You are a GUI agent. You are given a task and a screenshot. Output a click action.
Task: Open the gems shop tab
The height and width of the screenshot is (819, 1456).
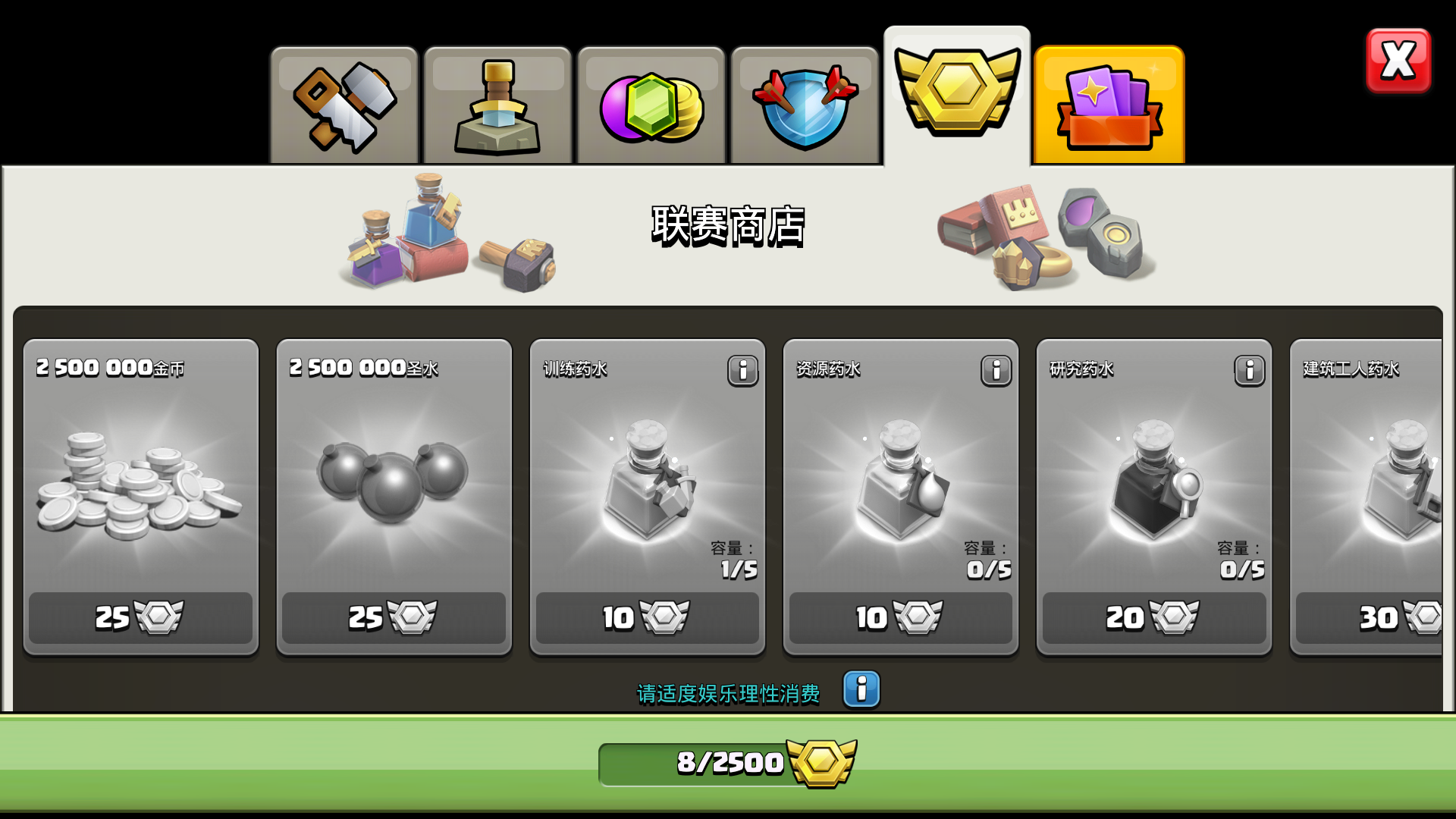click(651, 106)
